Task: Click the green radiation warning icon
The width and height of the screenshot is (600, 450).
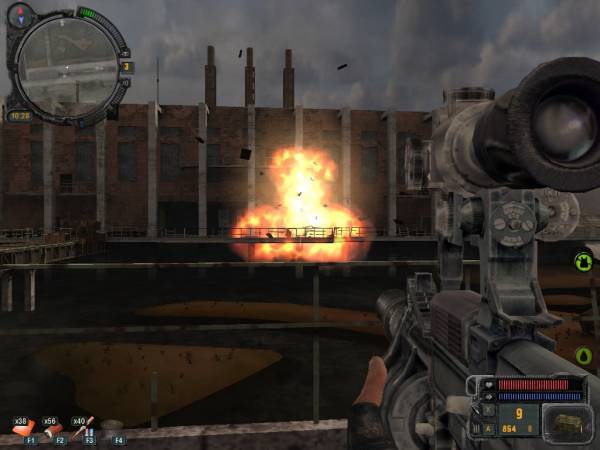Action: [x=583, y=262]
